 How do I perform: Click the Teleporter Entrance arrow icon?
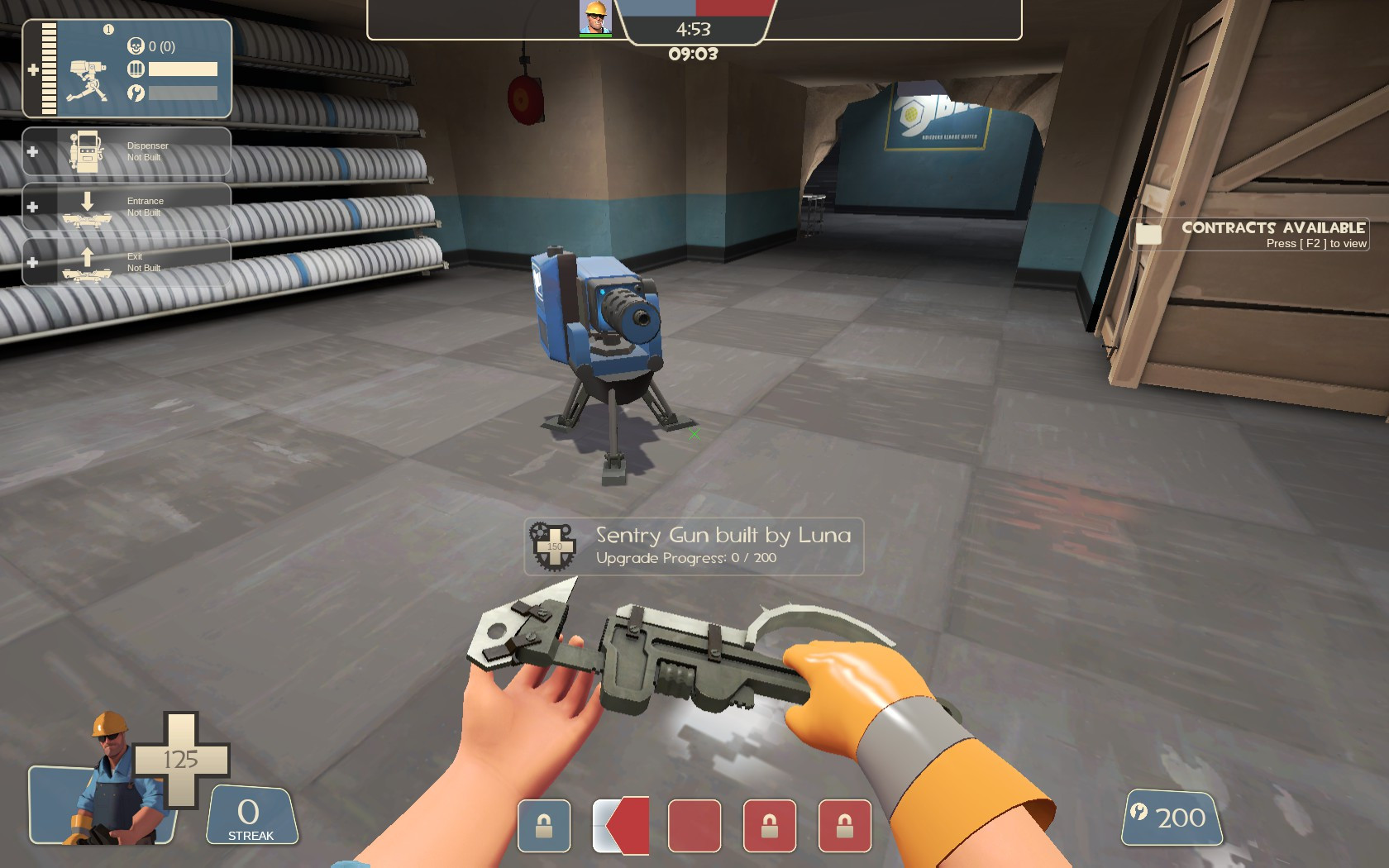coord(87,201)
